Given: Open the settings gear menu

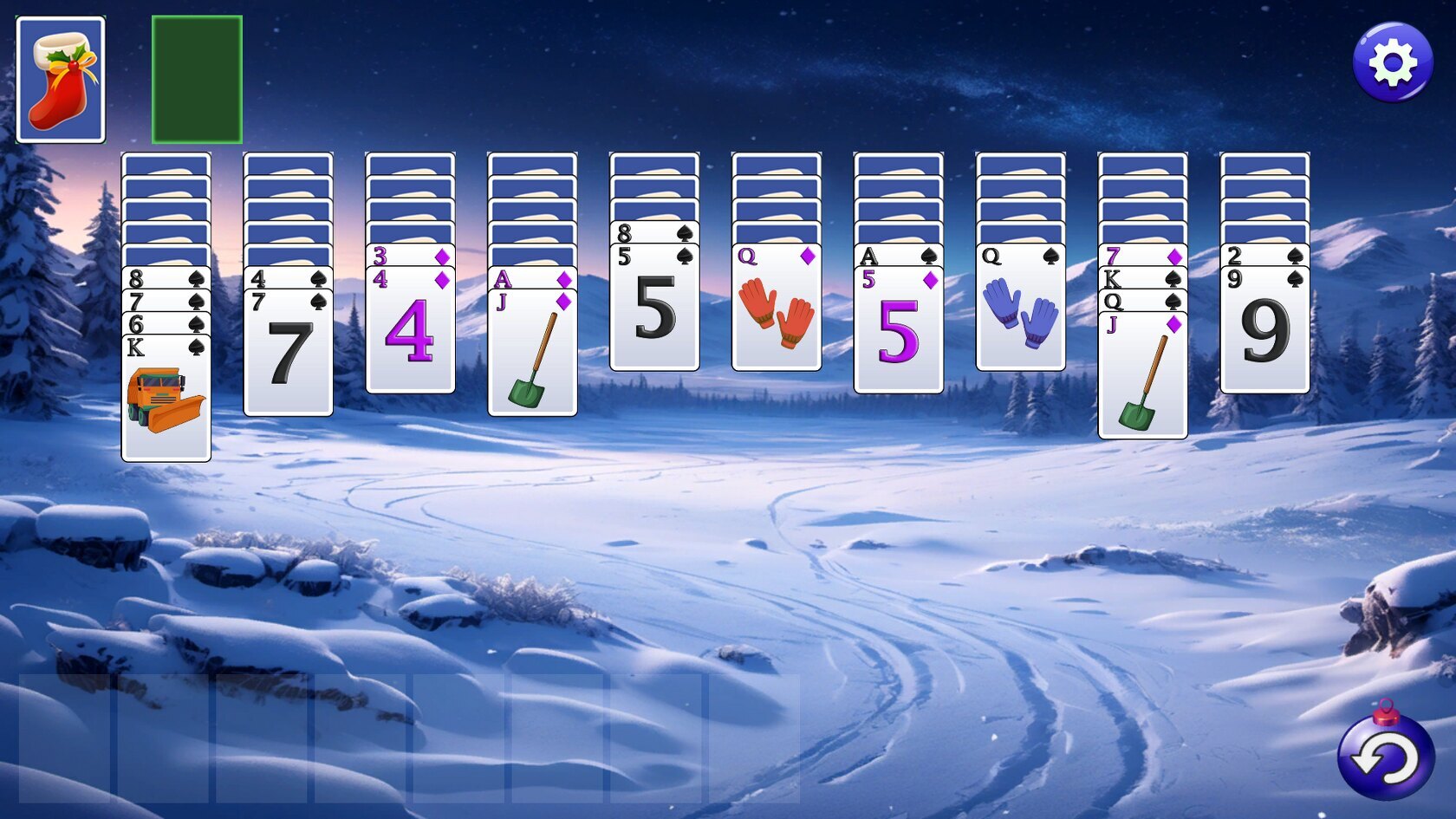Looking at the screenshot, I should click(x=1392, y=62).
